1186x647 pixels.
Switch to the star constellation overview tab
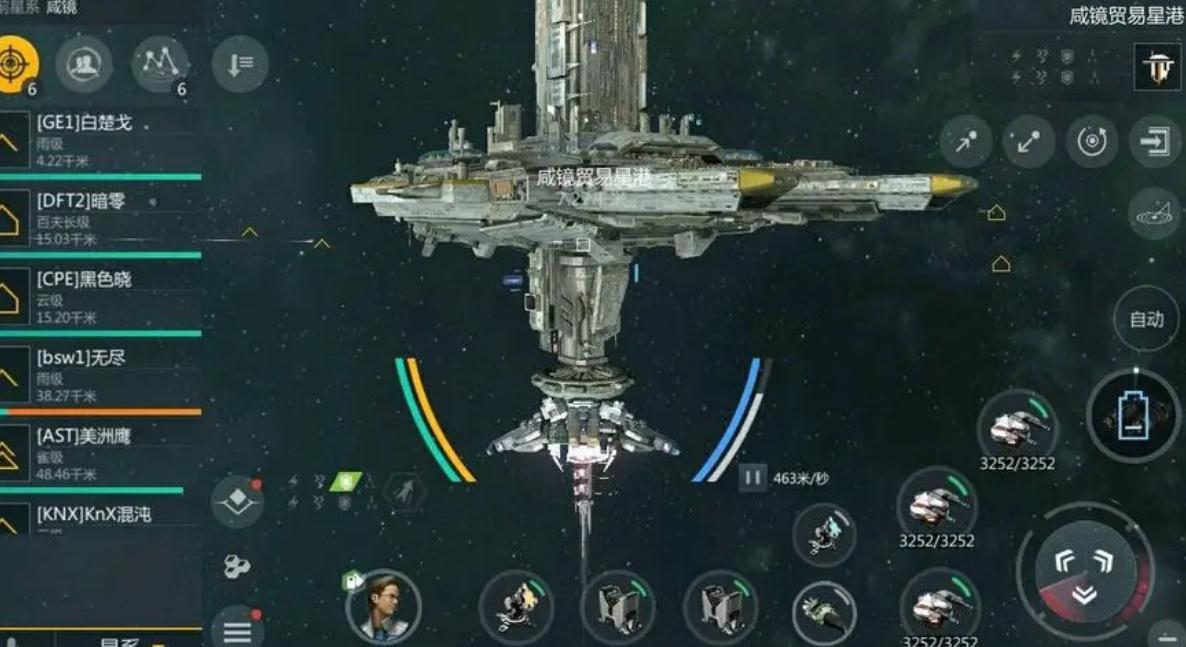click(160, 64)
